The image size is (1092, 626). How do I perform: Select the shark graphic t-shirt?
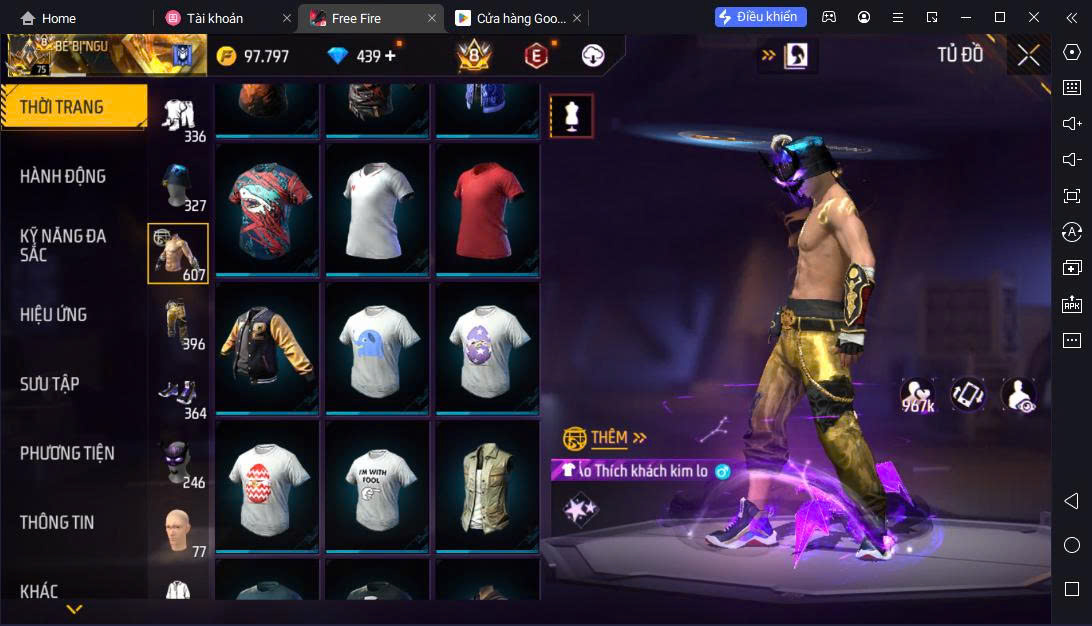[267, 210]
